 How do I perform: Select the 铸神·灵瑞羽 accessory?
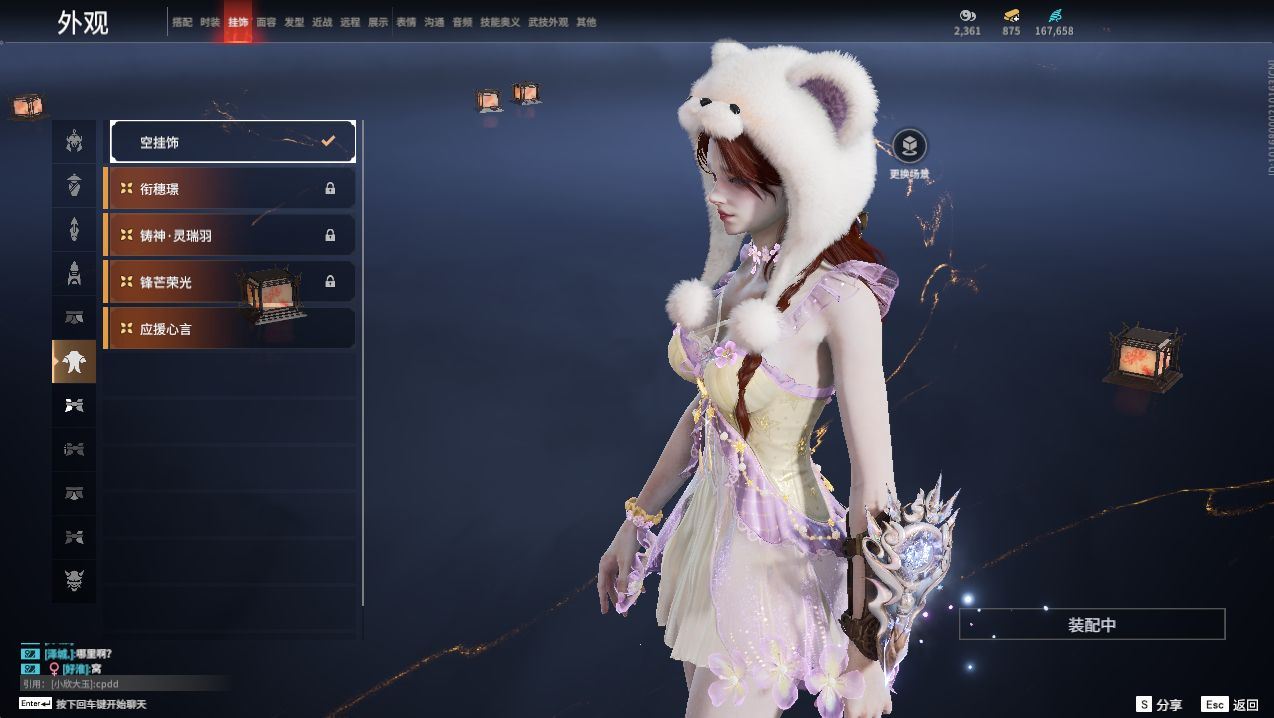[x=230, y=235]
